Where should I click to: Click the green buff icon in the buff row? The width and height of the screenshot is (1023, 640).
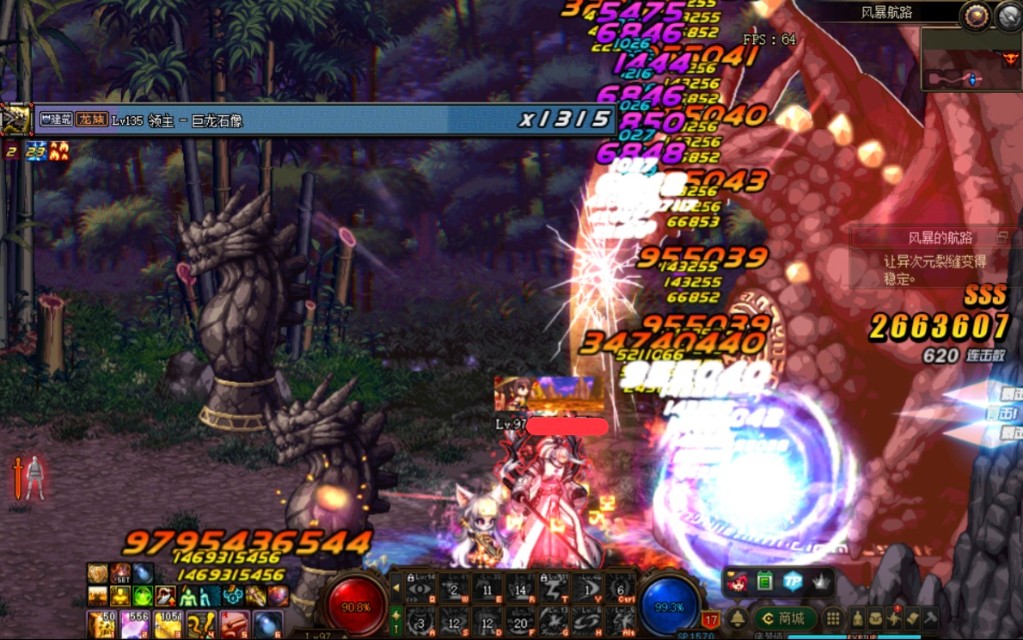click(143, 596)
